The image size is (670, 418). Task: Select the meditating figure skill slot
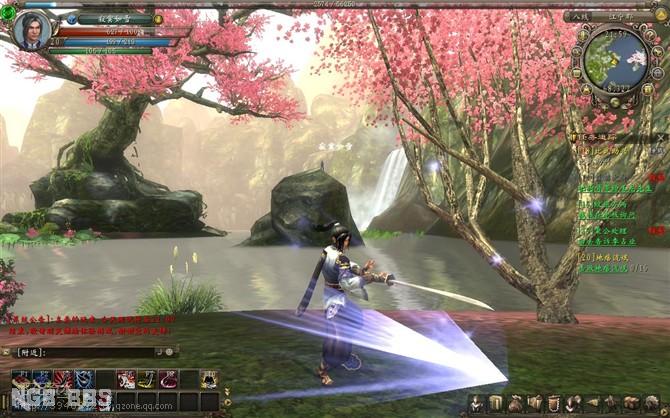tap(208, 379)
